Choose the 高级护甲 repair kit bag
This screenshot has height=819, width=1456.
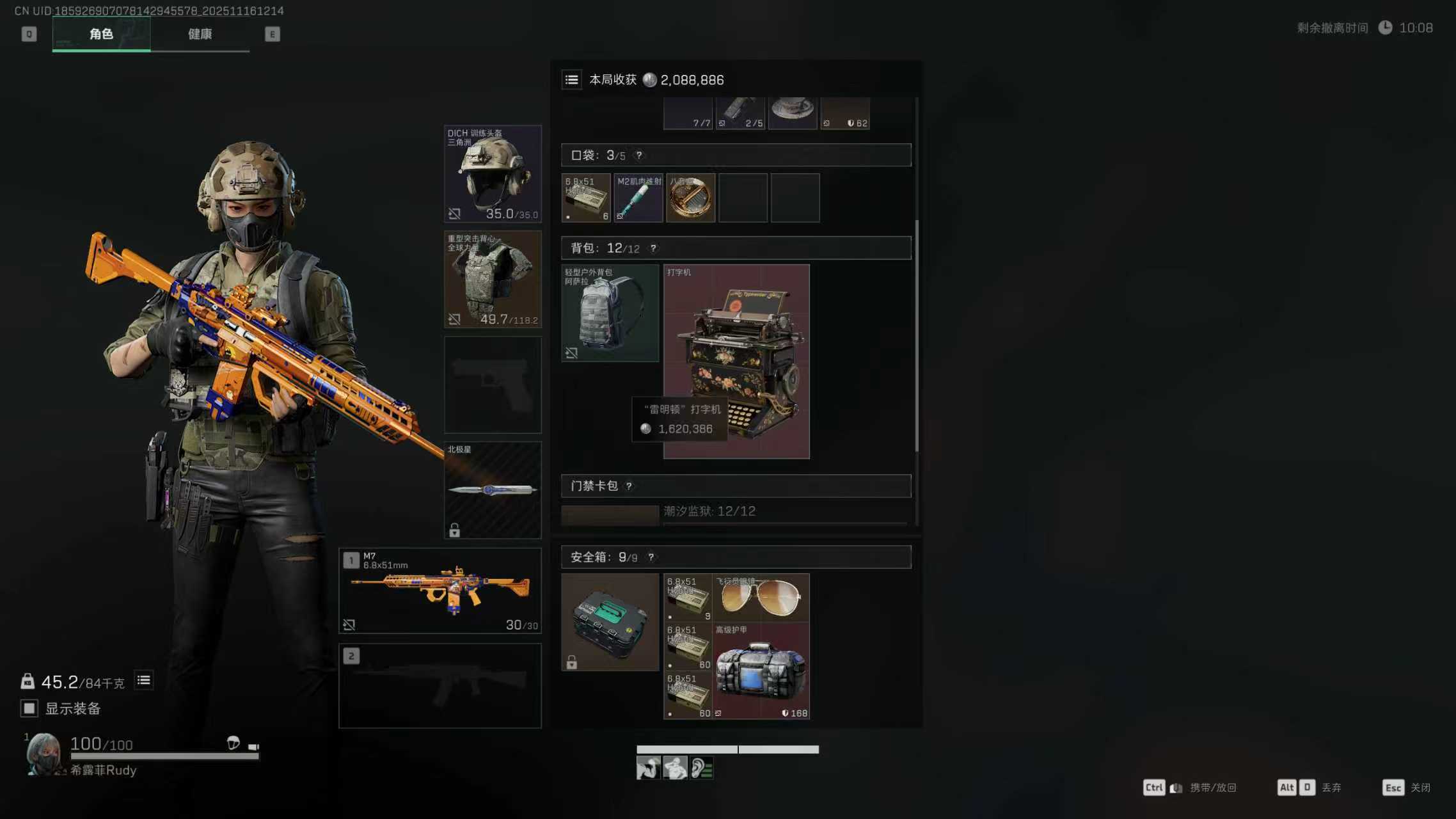(x=761, y=671)
